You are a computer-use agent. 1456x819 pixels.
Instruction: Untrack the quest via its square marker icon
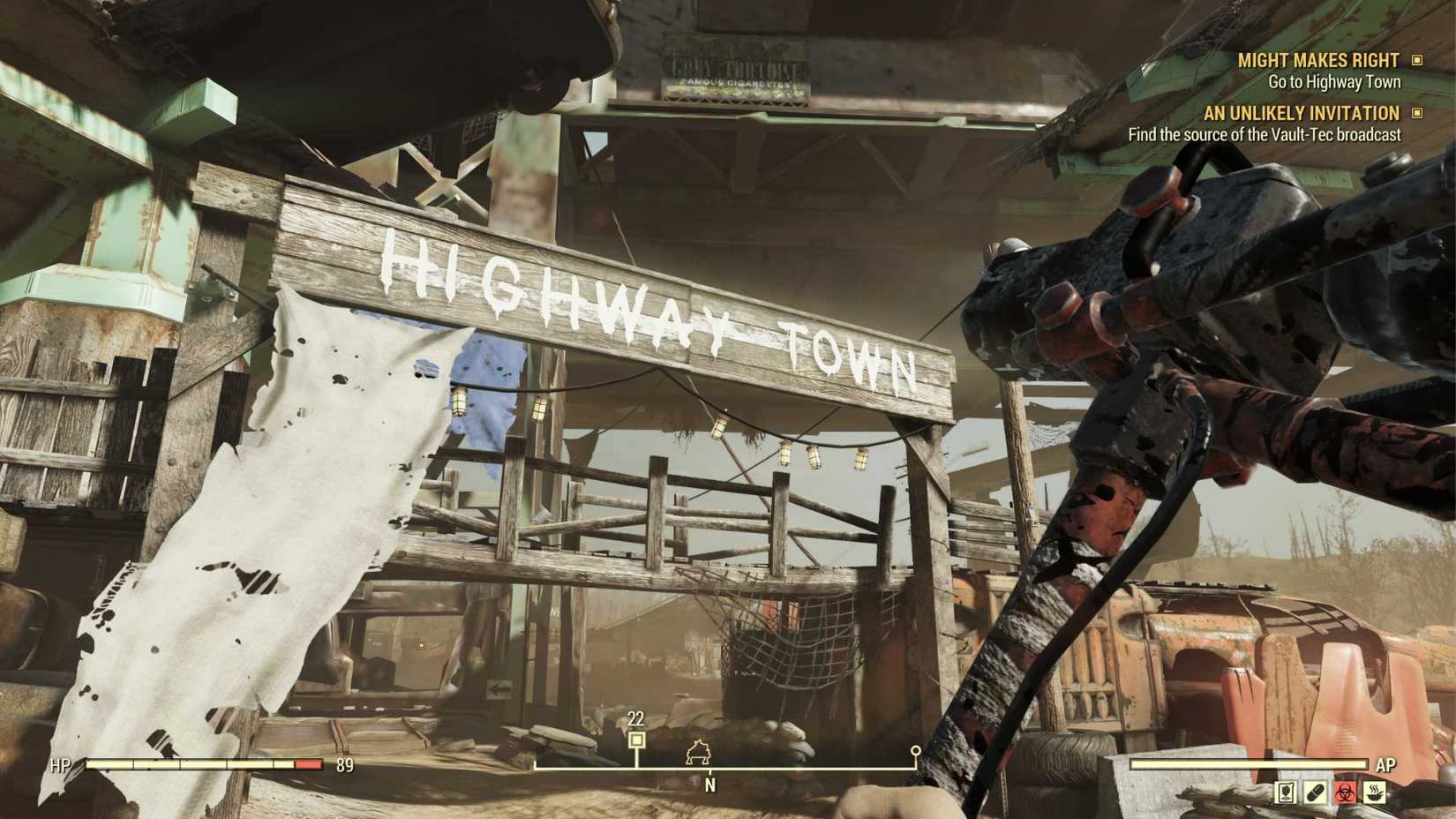(1418, 61)
